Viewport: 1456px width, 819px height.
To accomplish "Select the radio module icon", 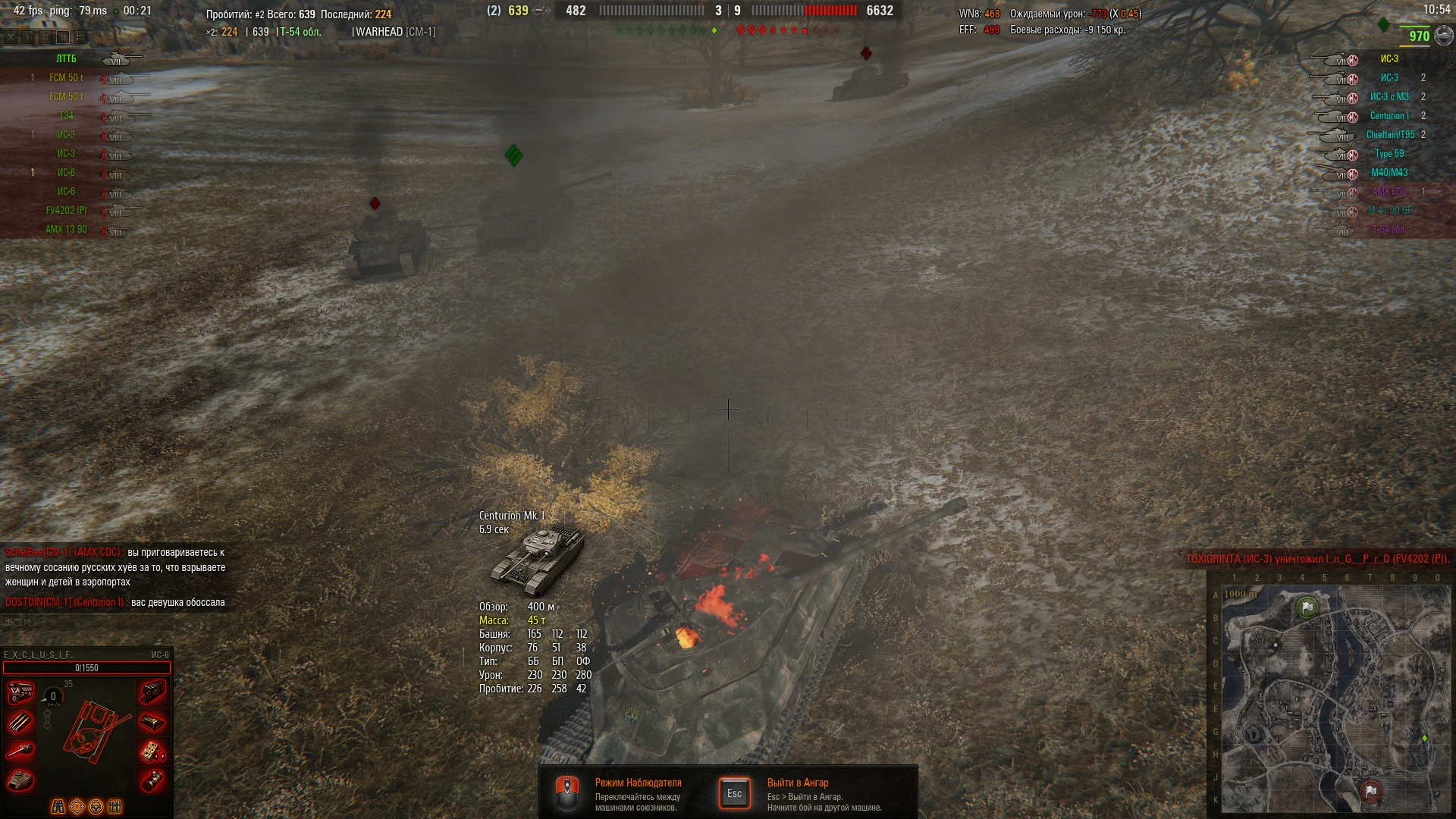I will pos(152,752).
